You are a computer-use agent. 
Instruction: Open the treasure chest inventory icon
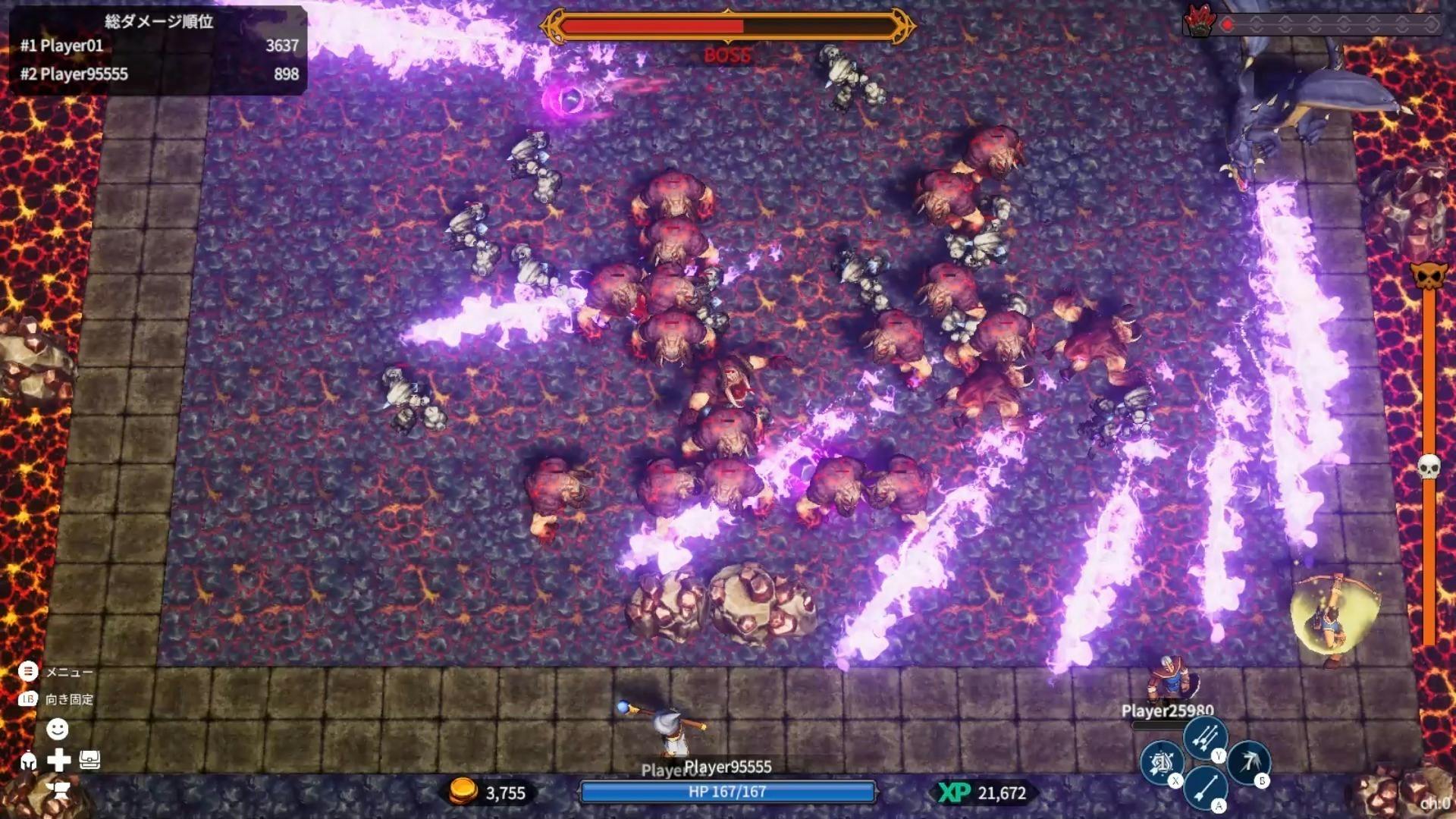(x=89, y=760)
